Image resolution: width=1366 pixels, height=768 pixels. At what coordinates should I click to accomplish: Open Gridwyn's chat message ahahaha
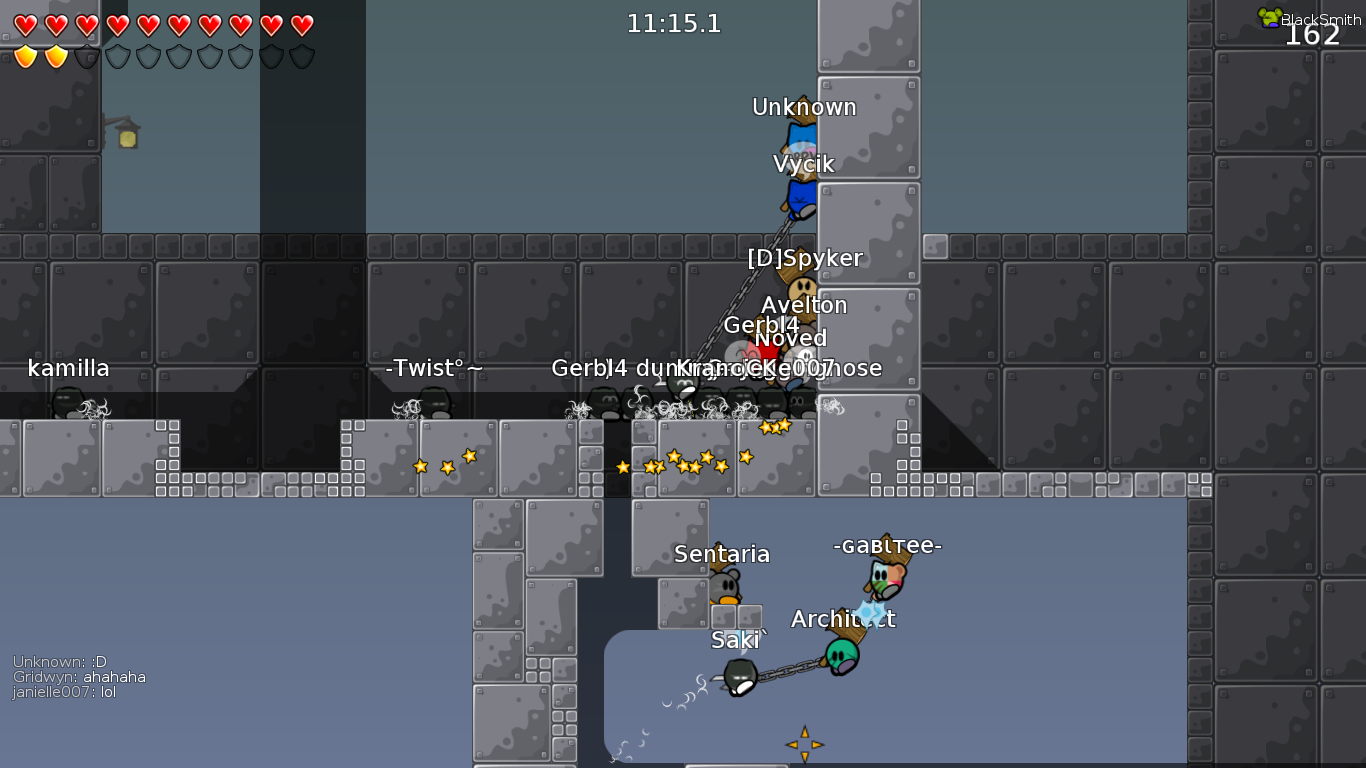(80, 676)
